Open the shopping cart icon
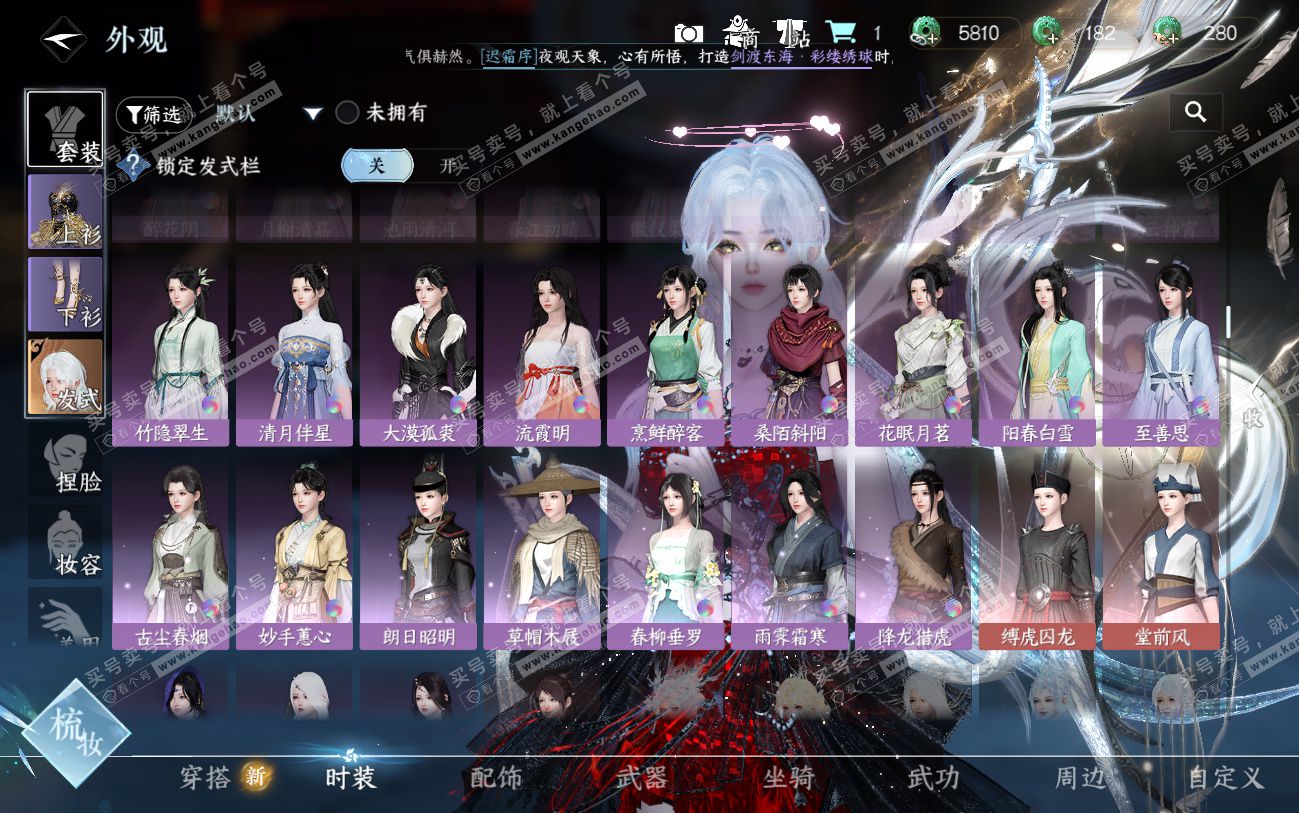 tap(838, 33)
